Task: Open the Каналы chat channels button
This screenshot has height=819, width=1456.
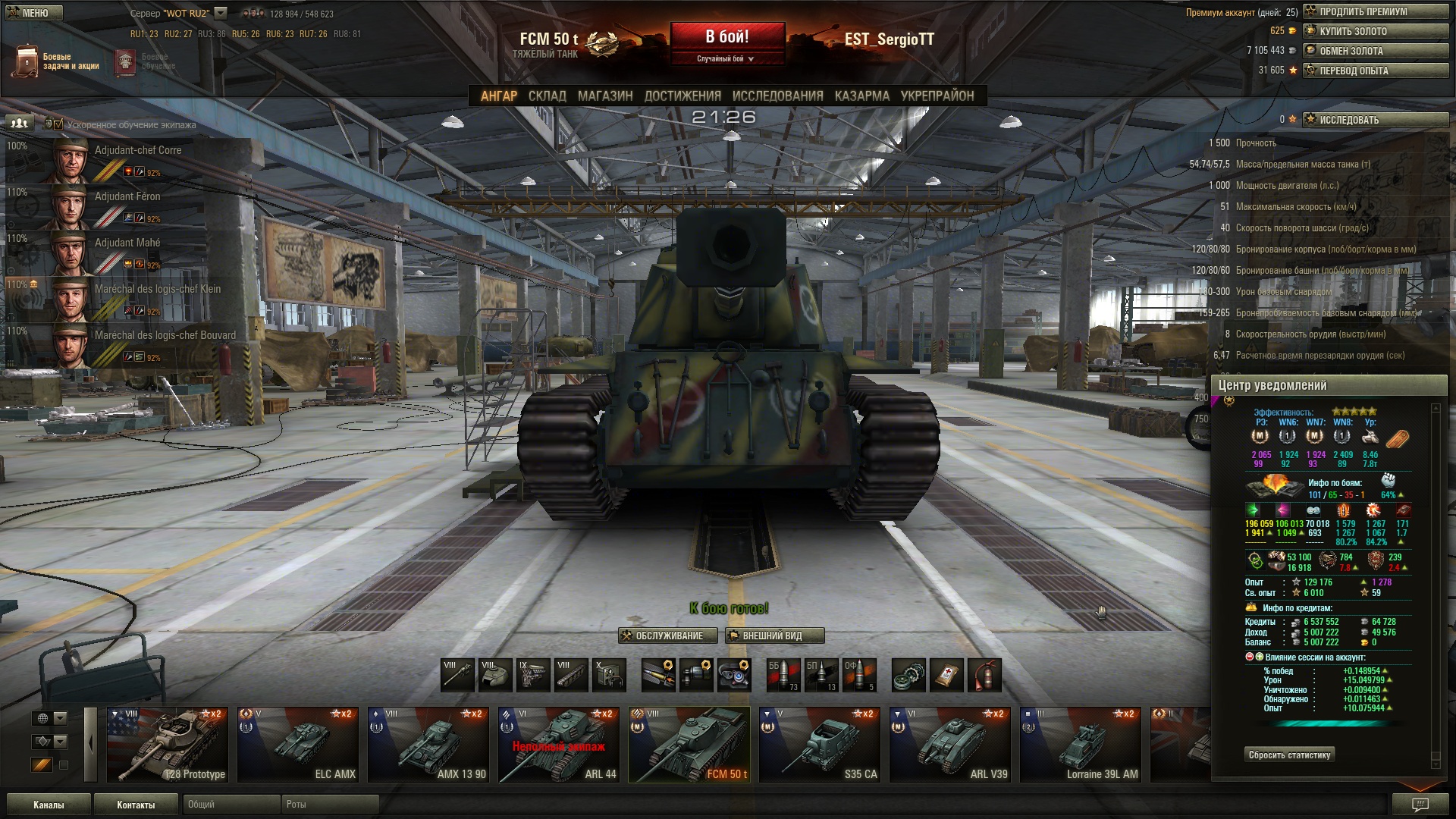Action: click(x=49, y=805)
